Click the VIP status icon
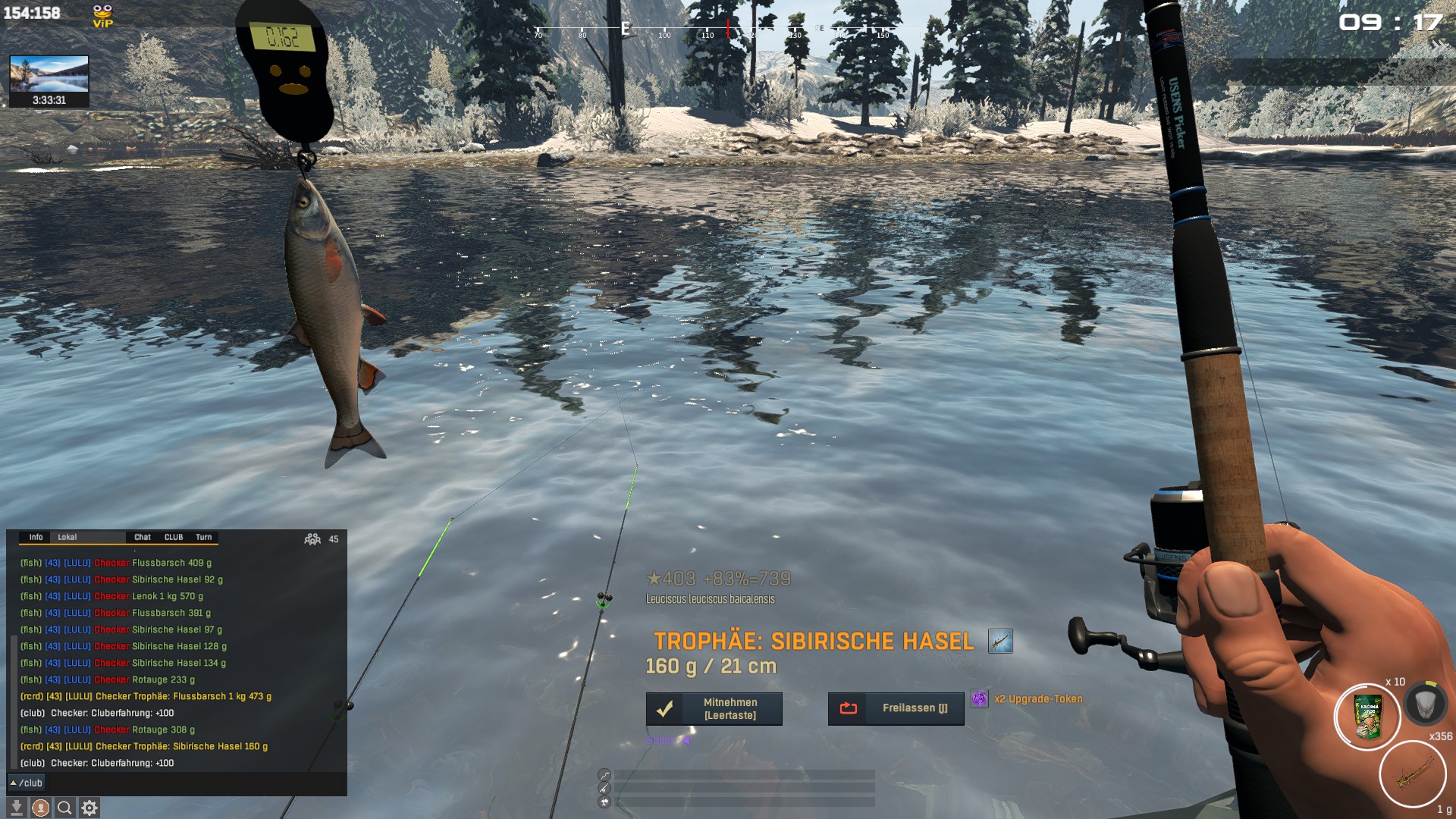This screenshot has width=1456, height=819. (102, 15)
